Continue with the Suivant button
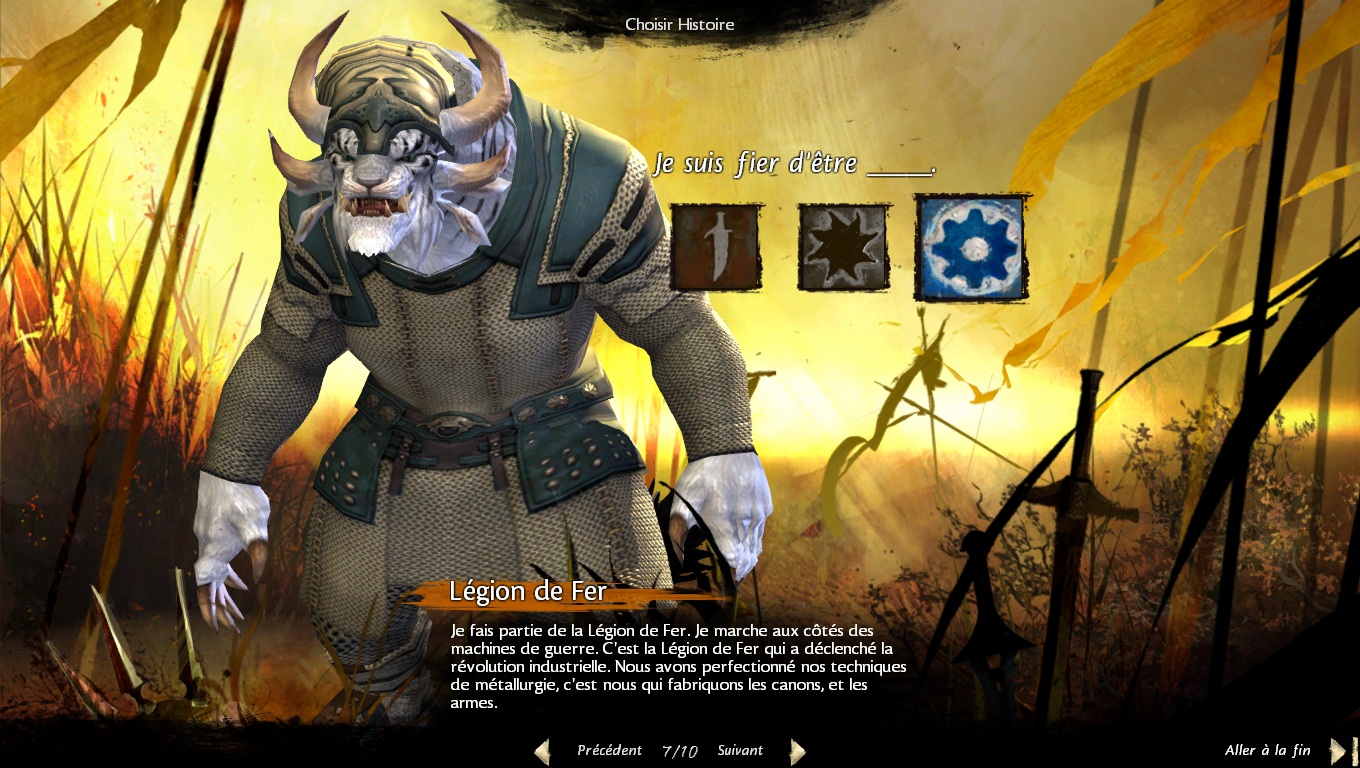 click(x=740, y=750)
